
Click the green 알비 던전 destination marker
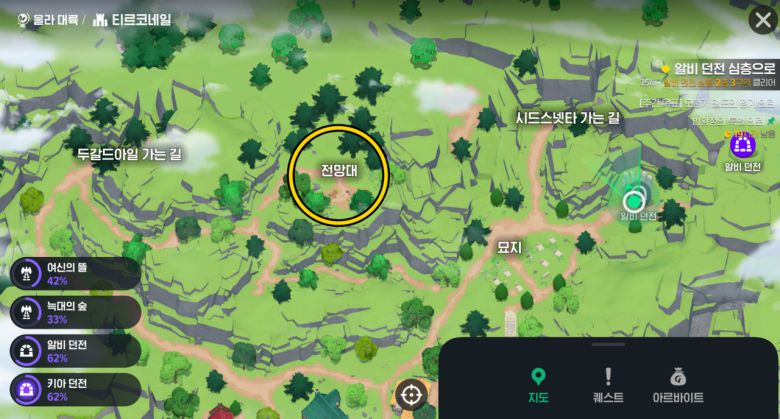coord(632,198)
